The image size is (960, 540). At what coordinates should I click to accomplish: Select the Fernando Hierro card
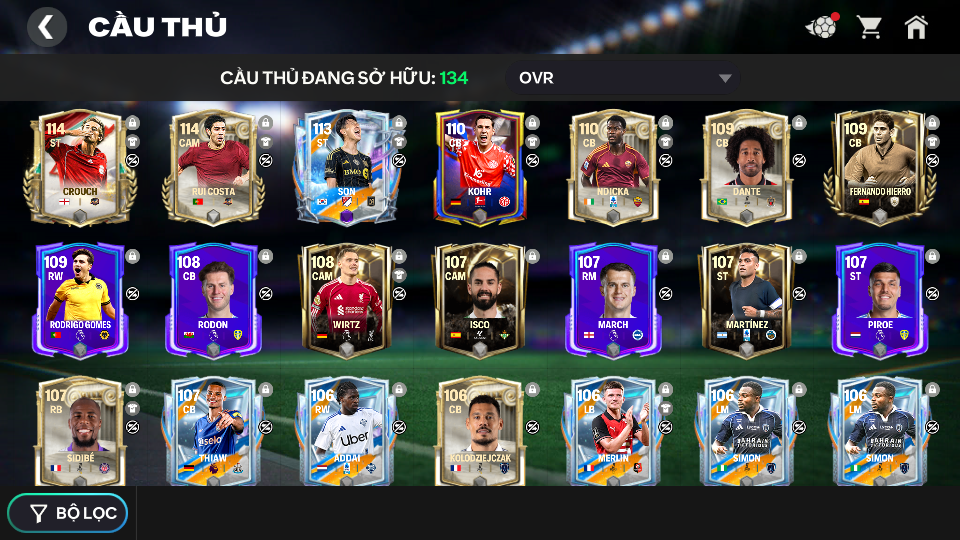(x=879, y=167)
